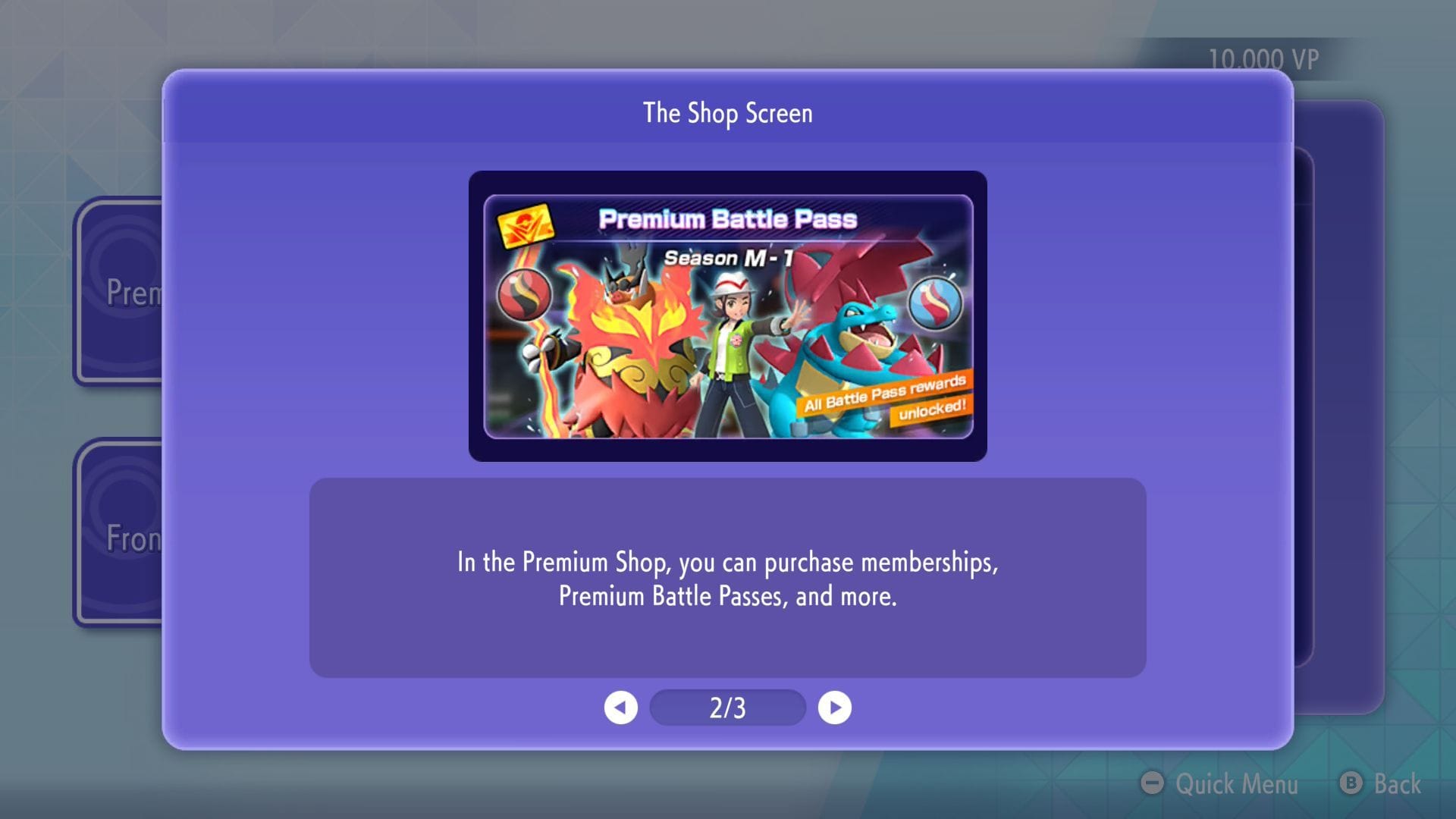Click the B button icon beside Back
1456x819 pixels.
1350,785
